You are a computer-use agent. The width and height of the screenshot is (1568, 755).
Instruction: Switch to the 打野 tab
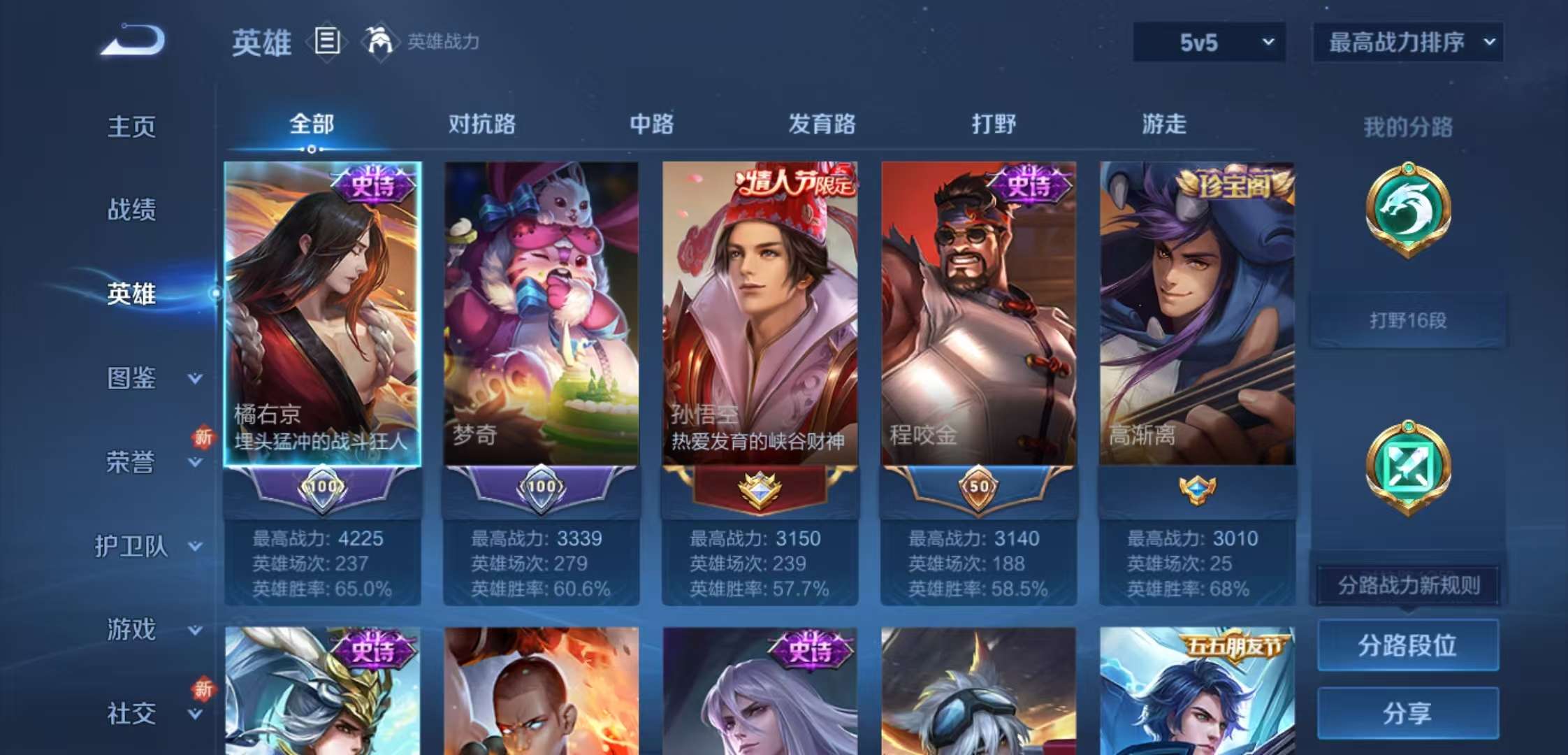pos(994,123)
